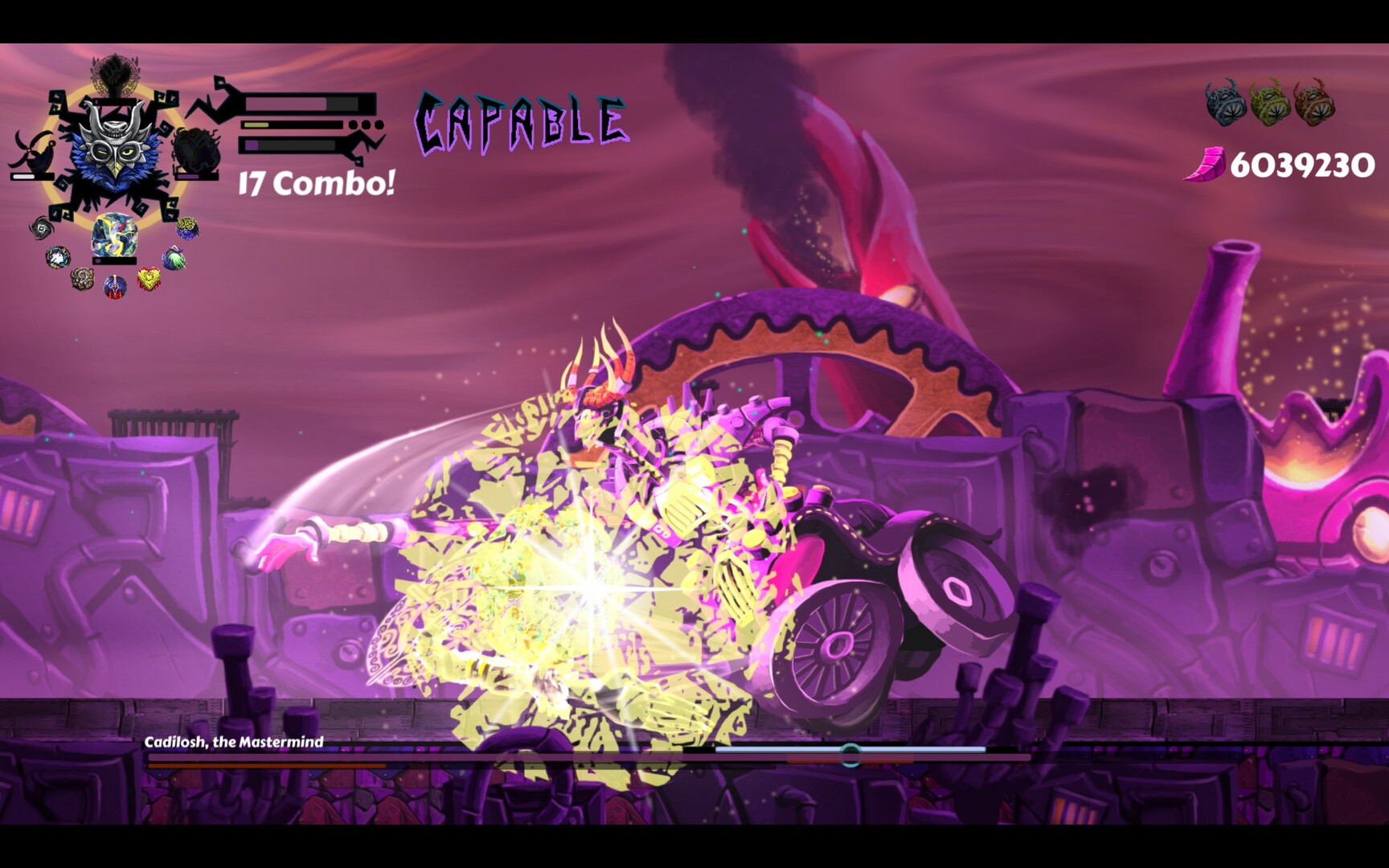Click the green claw relic icon
Viewport: 1389px width, 868px height.
[x=172, y=259]
